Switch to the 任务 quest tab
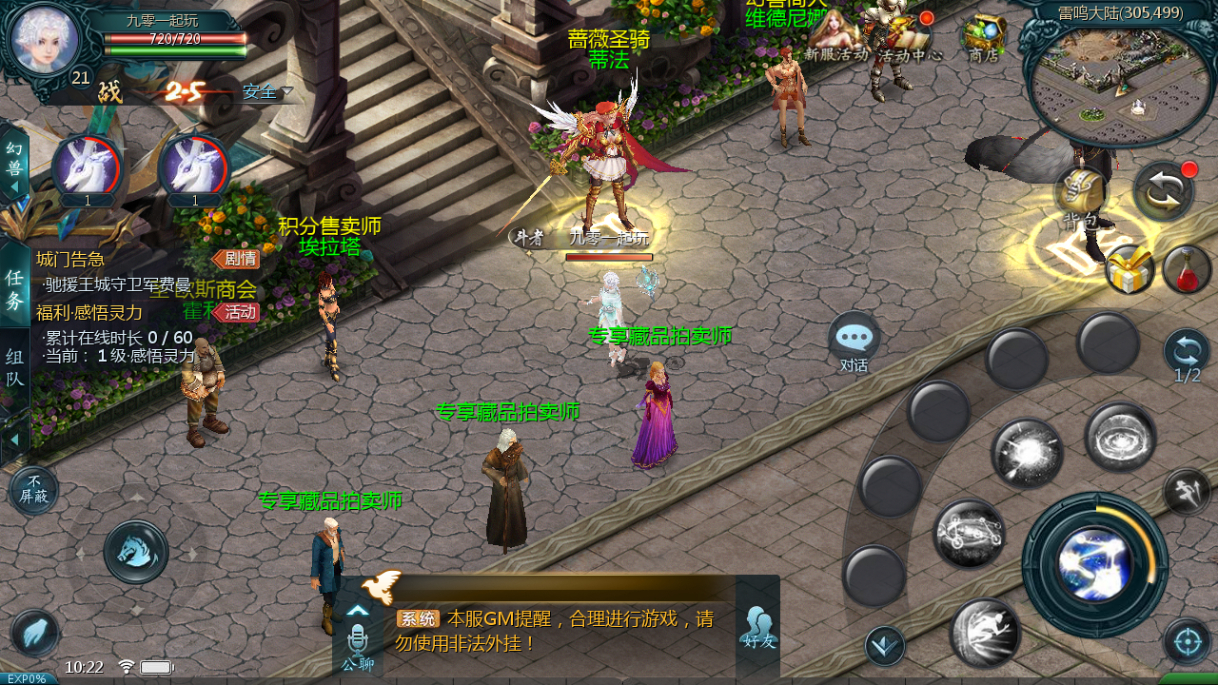This screenshot has height=685, width=1218. coord(15,288)
